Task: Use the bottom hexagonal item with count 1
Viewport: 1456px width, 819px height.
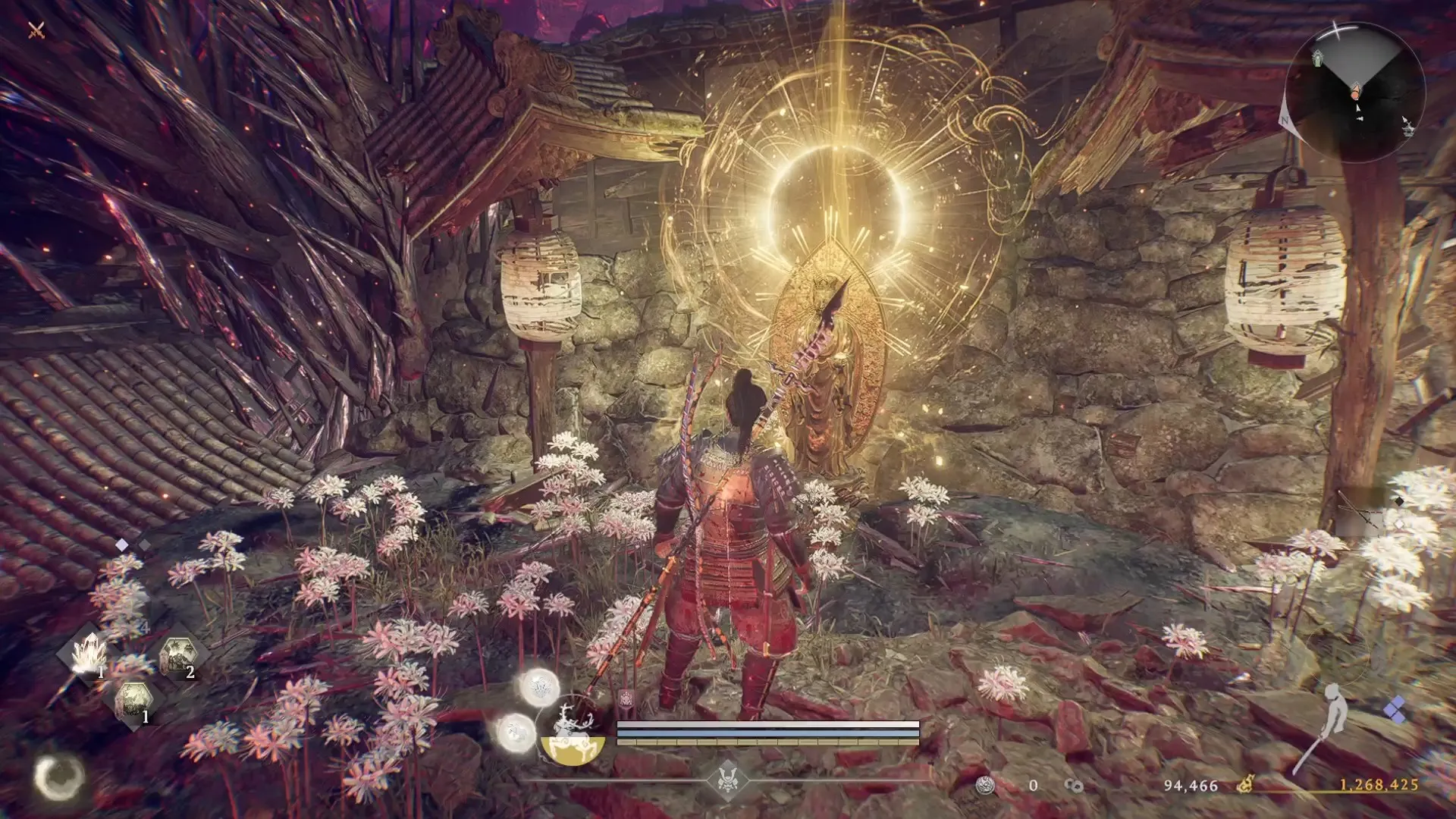Action: pos(134,701)
